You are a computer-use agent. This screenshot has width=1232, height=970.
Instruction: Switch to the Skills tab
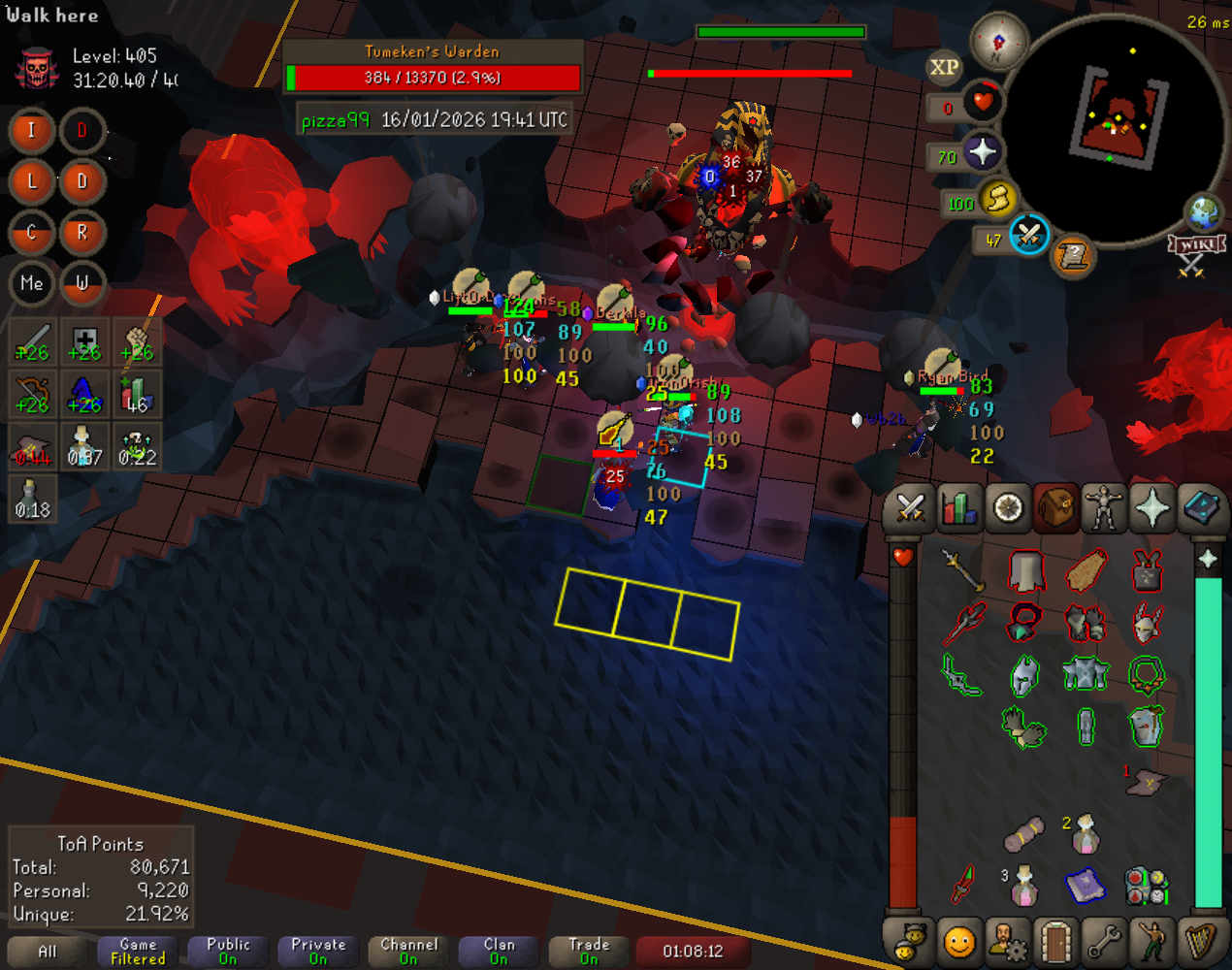click(x=958, y=507)
